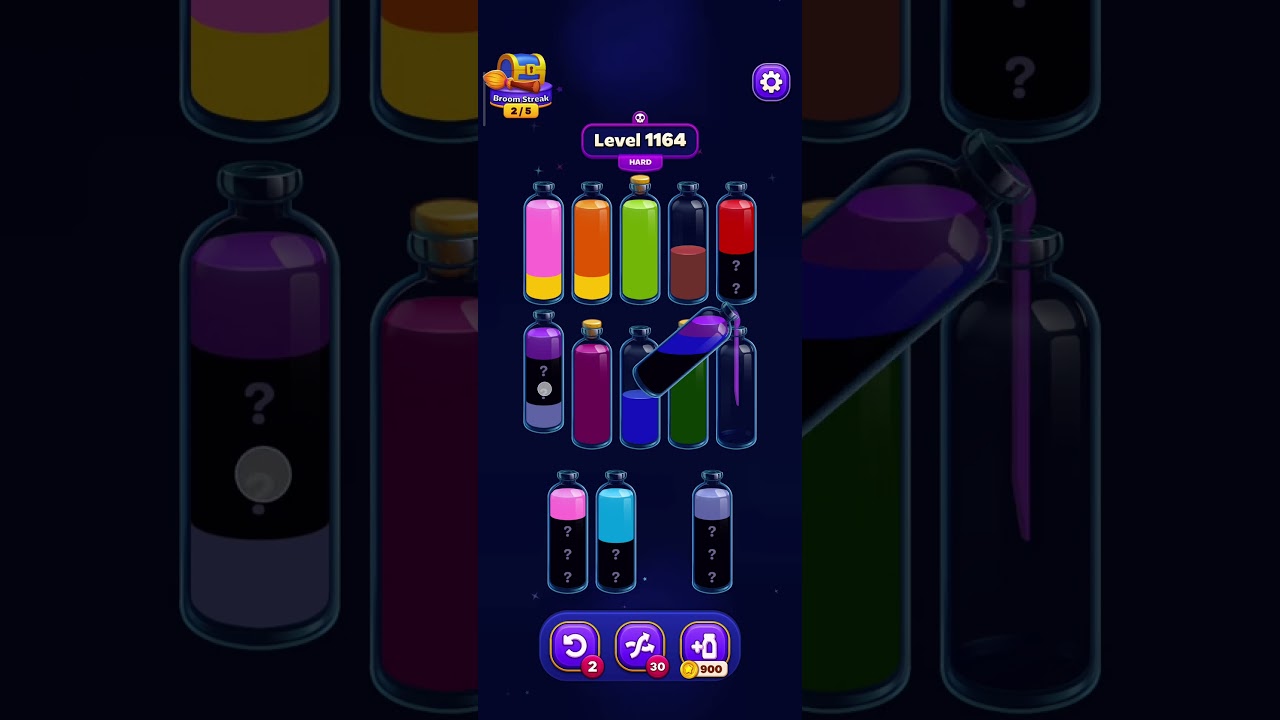Tap the Level 1164 banner
This screenshot has width=1280, height=720.
point(640,140)
